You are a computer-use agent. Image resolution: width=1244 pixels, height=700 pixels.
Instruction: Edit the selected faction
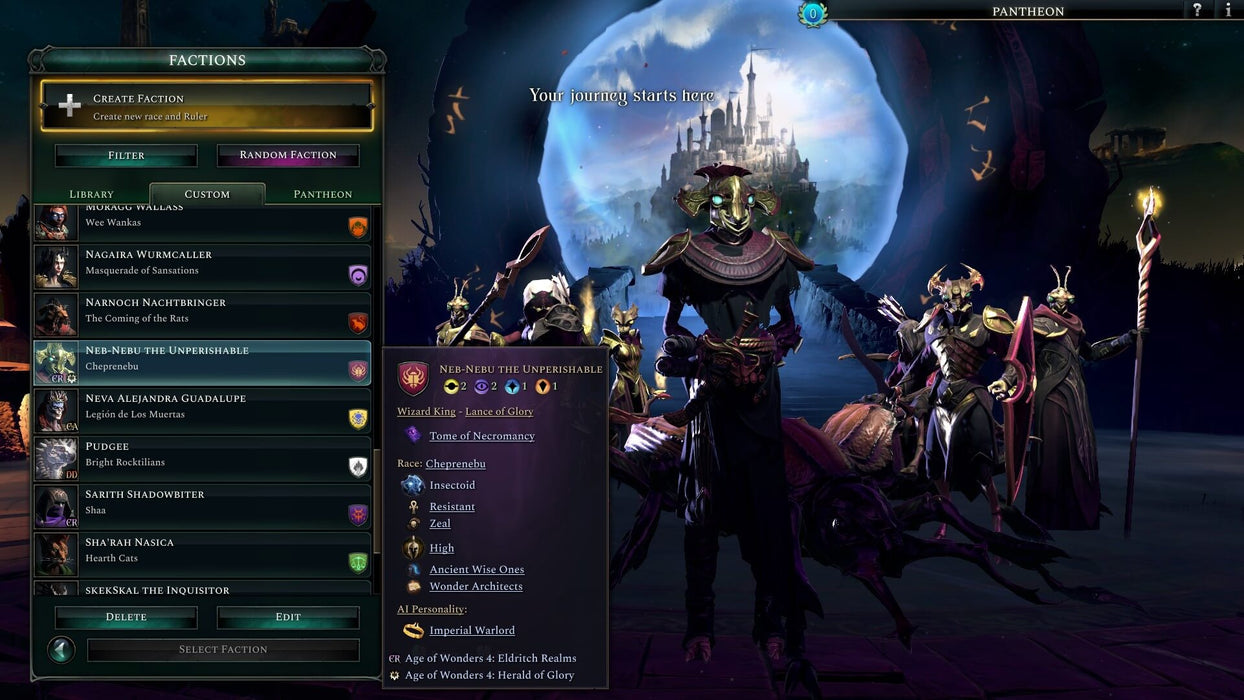click(x=288, y=617)
